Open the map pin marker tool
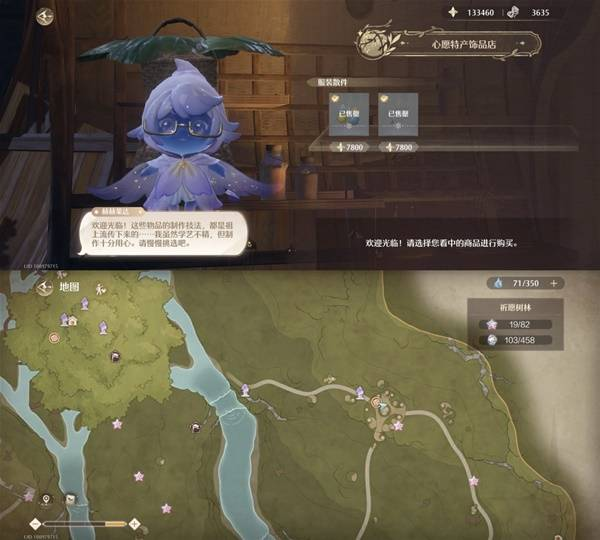The width and height of the screenshot is (600, 540). [x=45, y=498]
